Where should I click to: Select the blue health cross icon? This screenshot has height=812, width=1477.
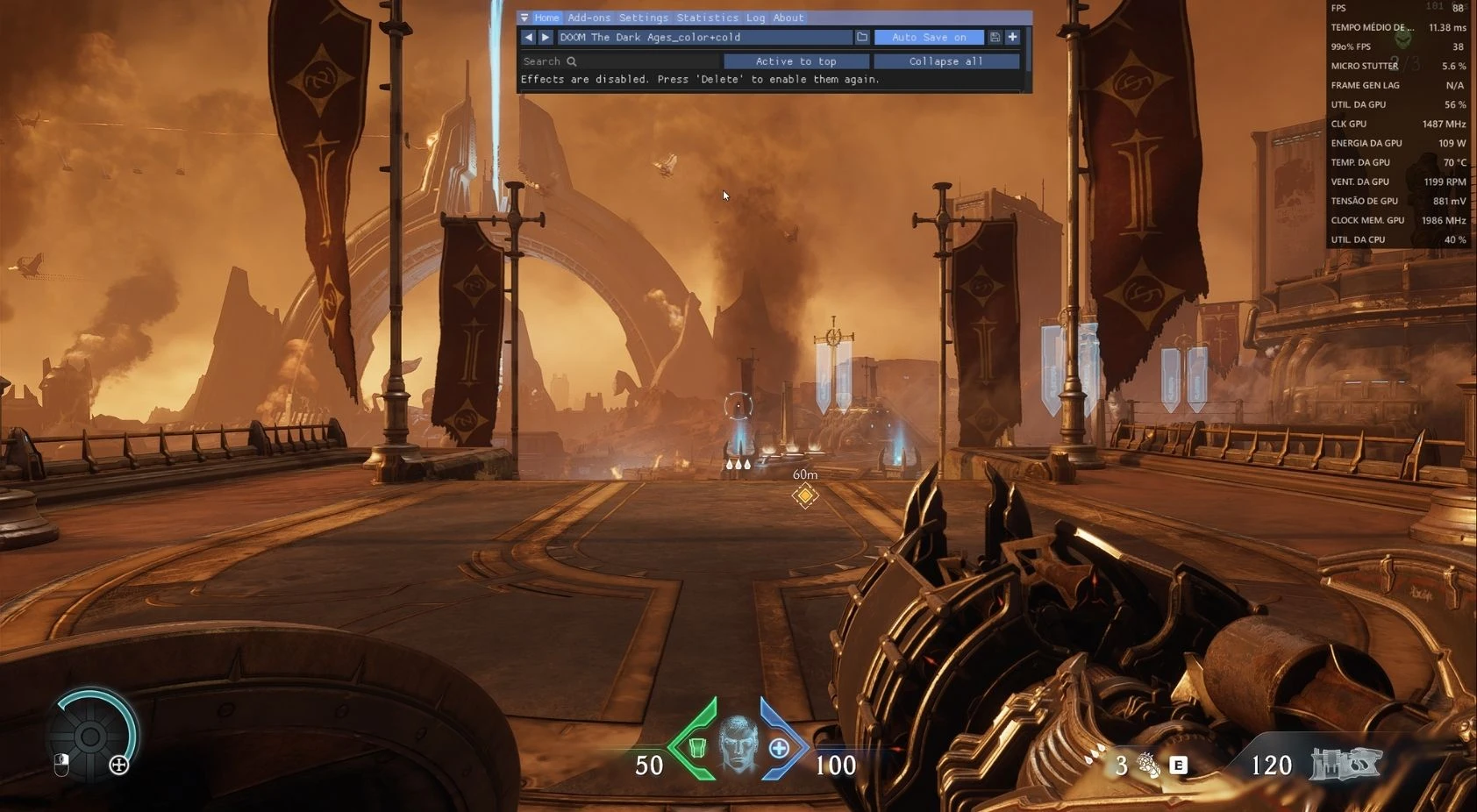point(779,748)
